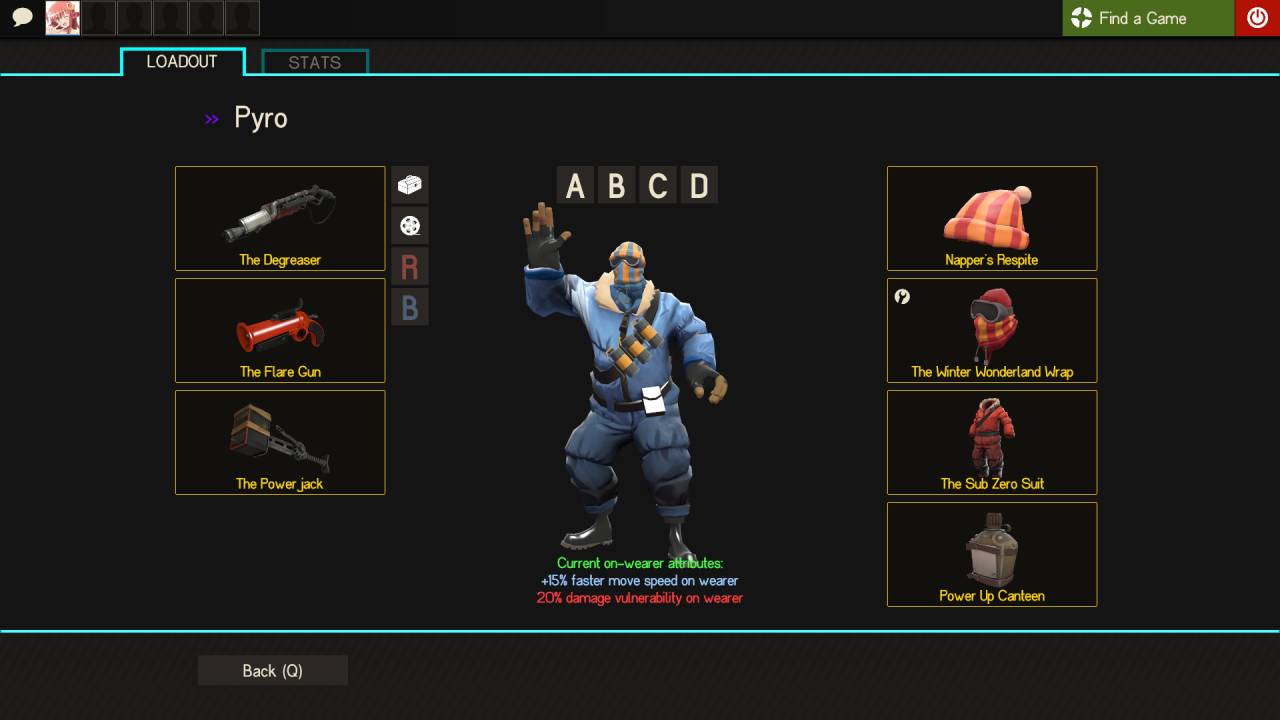Click the Winter Wonderland Wrap slot

pos(992,330)
